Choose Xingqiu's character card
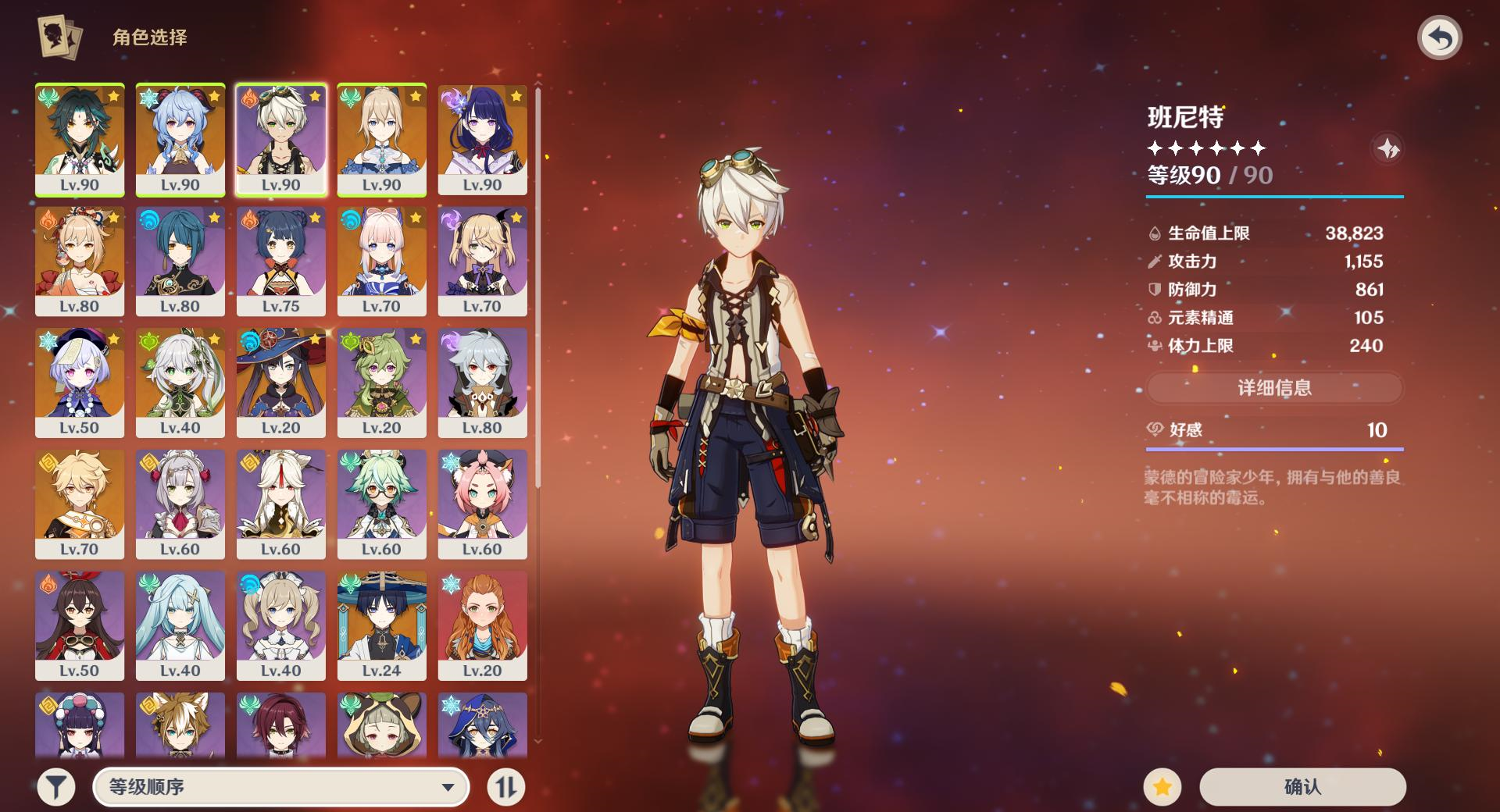Screen dimensions: 1500x812 [180, 261]
